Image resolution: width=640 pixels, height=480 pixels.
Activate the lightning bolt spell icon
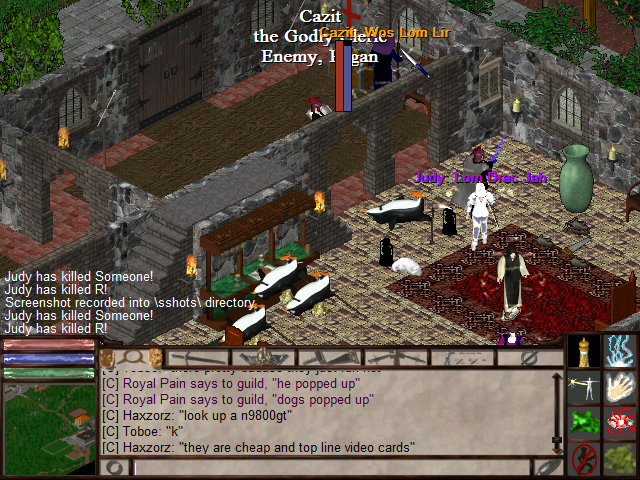(x=620, y=351)
